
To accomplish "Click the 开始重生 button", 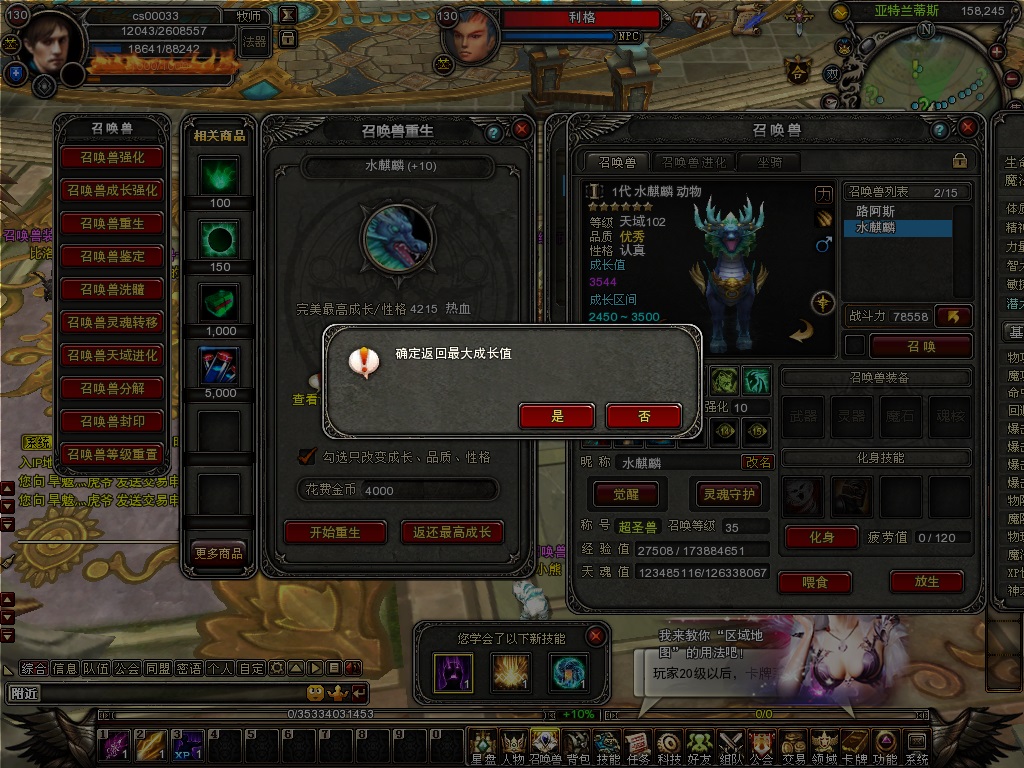I will (x=334, y=532).
